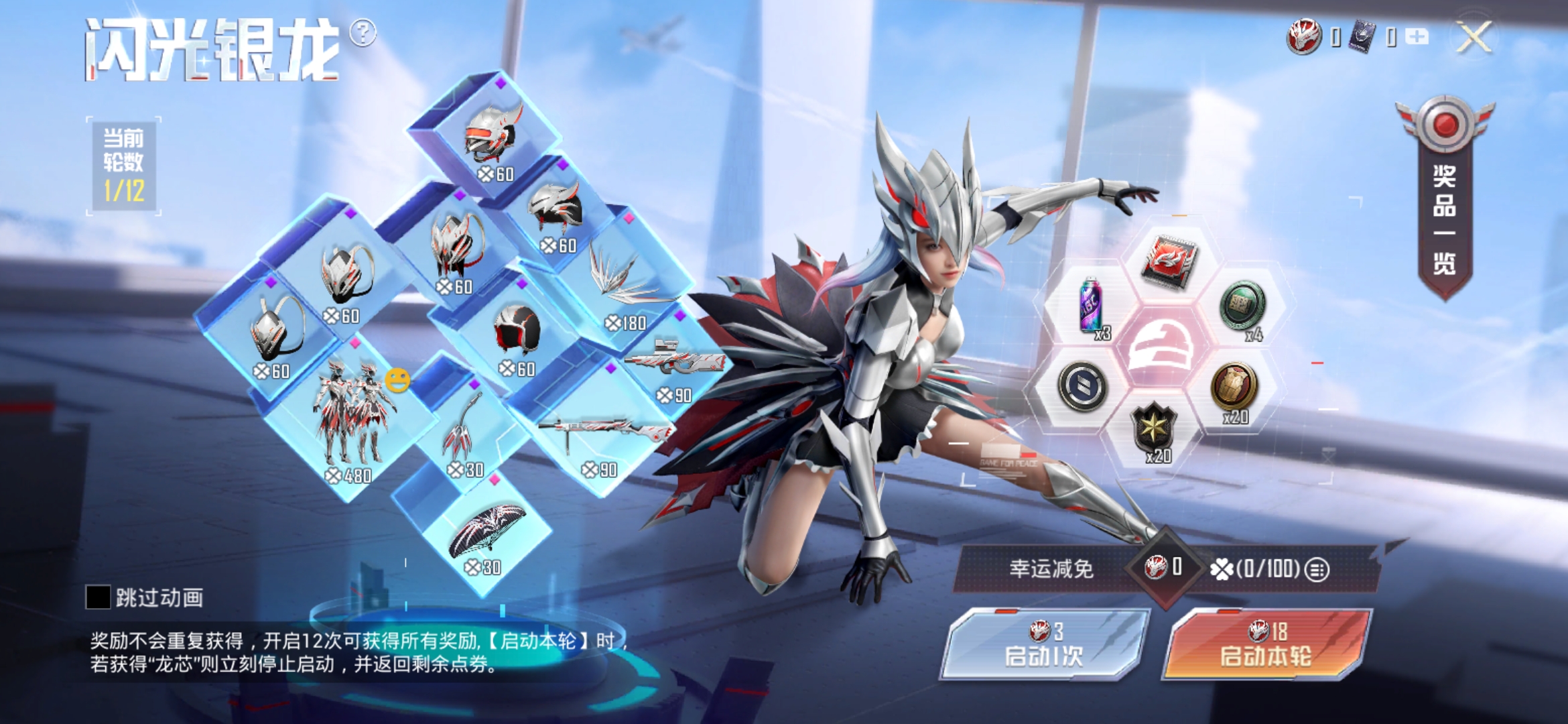Viewport: 1568px width, 724px height.
Task: Inspect the silver S coin reward
Action: pos(1082,387)
